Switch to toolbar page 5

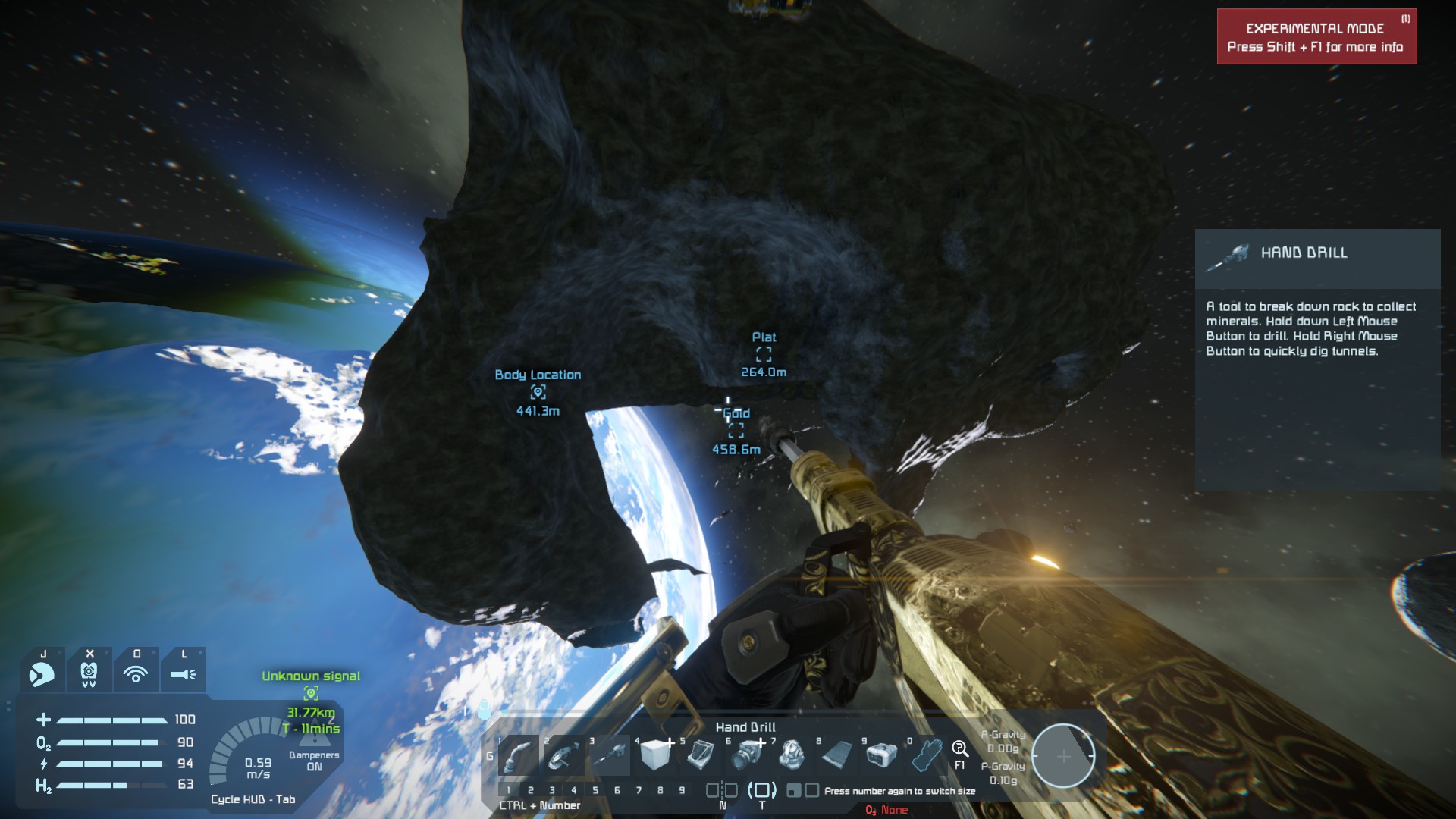pos(595,790)
